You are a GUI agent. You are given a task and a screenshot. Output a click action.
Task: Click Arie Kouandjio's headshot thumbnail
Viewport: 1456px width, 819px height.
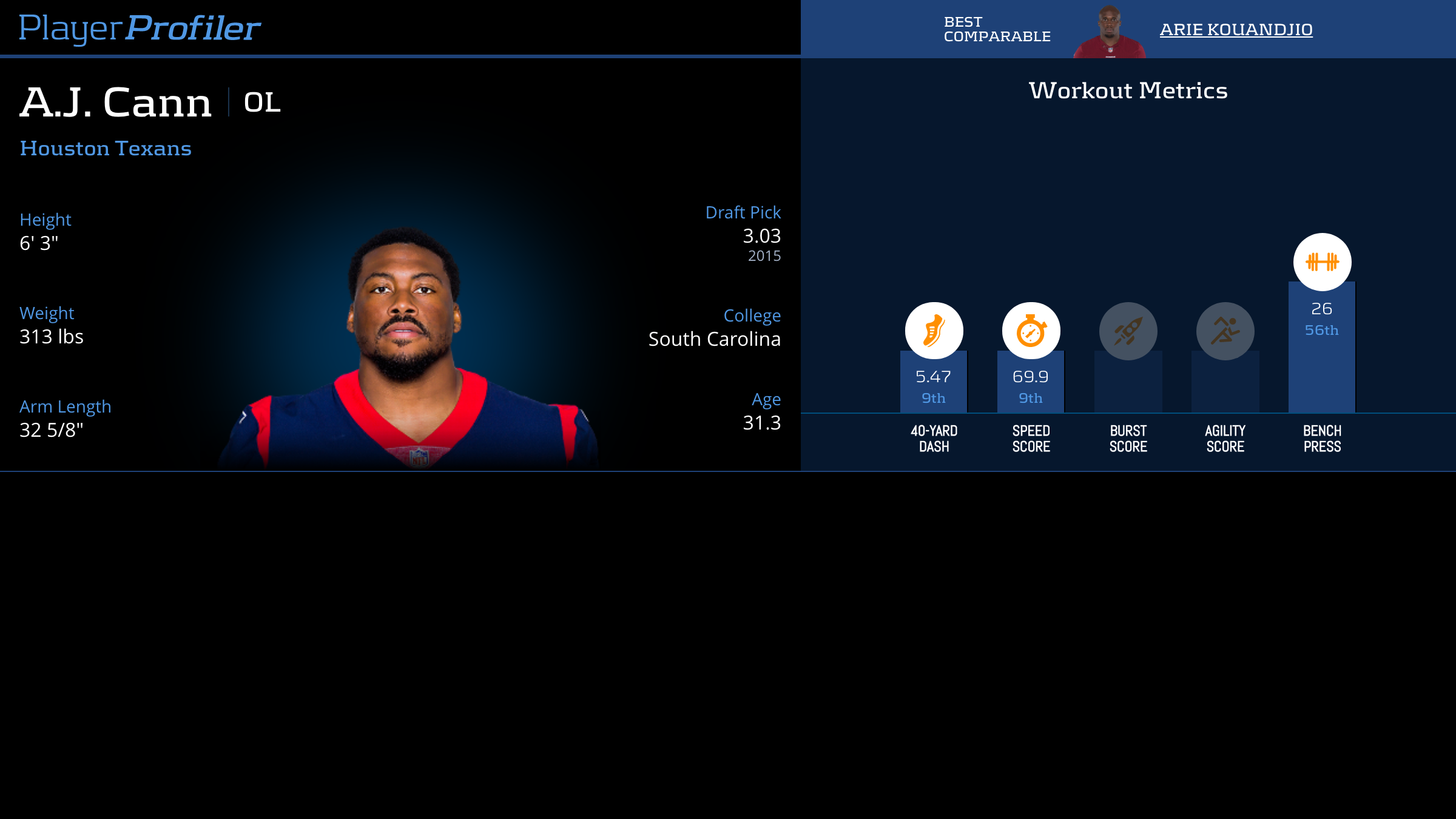point(1109,32)
